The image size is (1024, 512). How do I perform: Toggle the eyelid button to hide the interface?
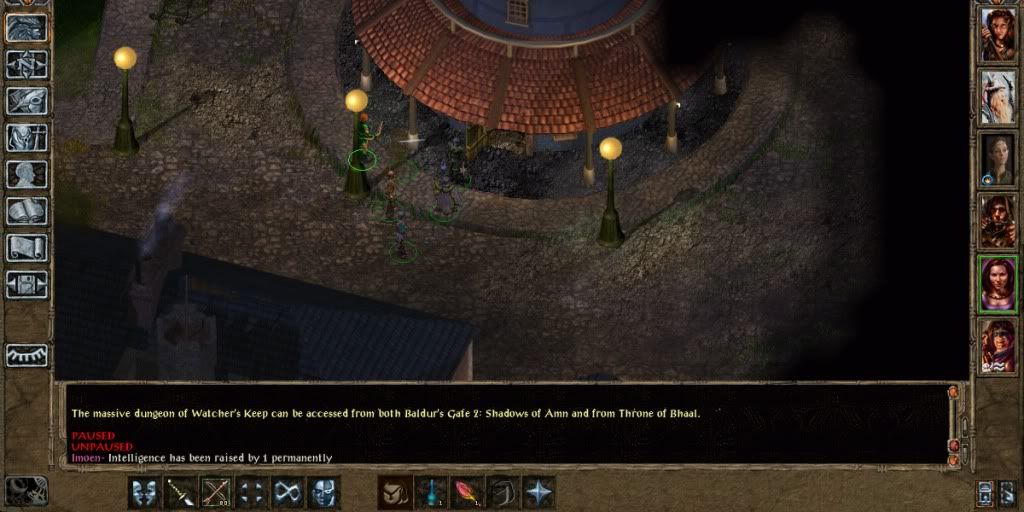pyautogui.click(x=27, y=355)
